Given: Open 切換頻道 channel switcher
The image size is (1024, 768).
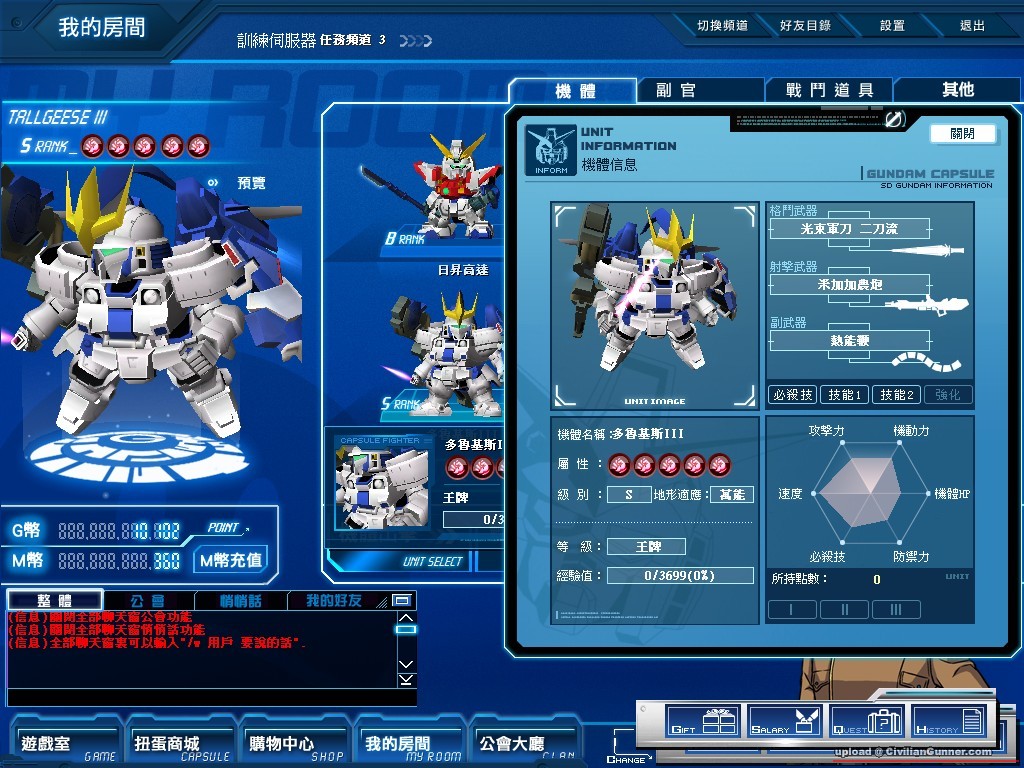Looking at the screenshot, I should (722, 26).
